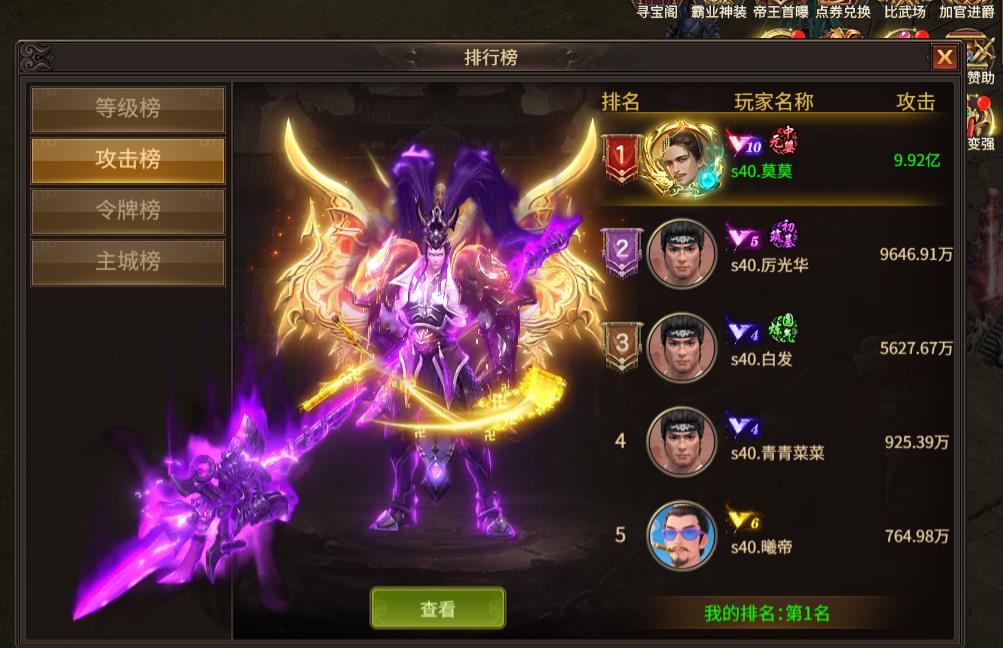Close the ranking window
Screen dimensions: 1003x648
(x=944, y=58)
